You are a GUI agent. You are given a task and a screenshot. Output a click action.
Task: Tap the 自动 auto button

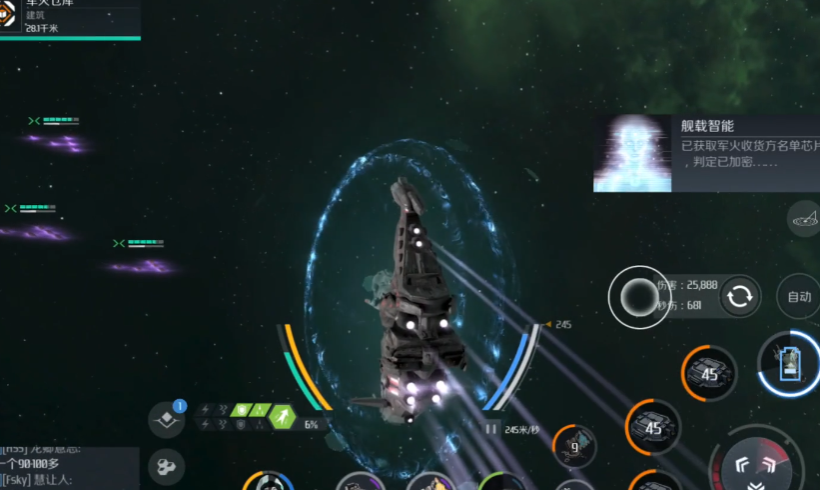click(799, 297)
